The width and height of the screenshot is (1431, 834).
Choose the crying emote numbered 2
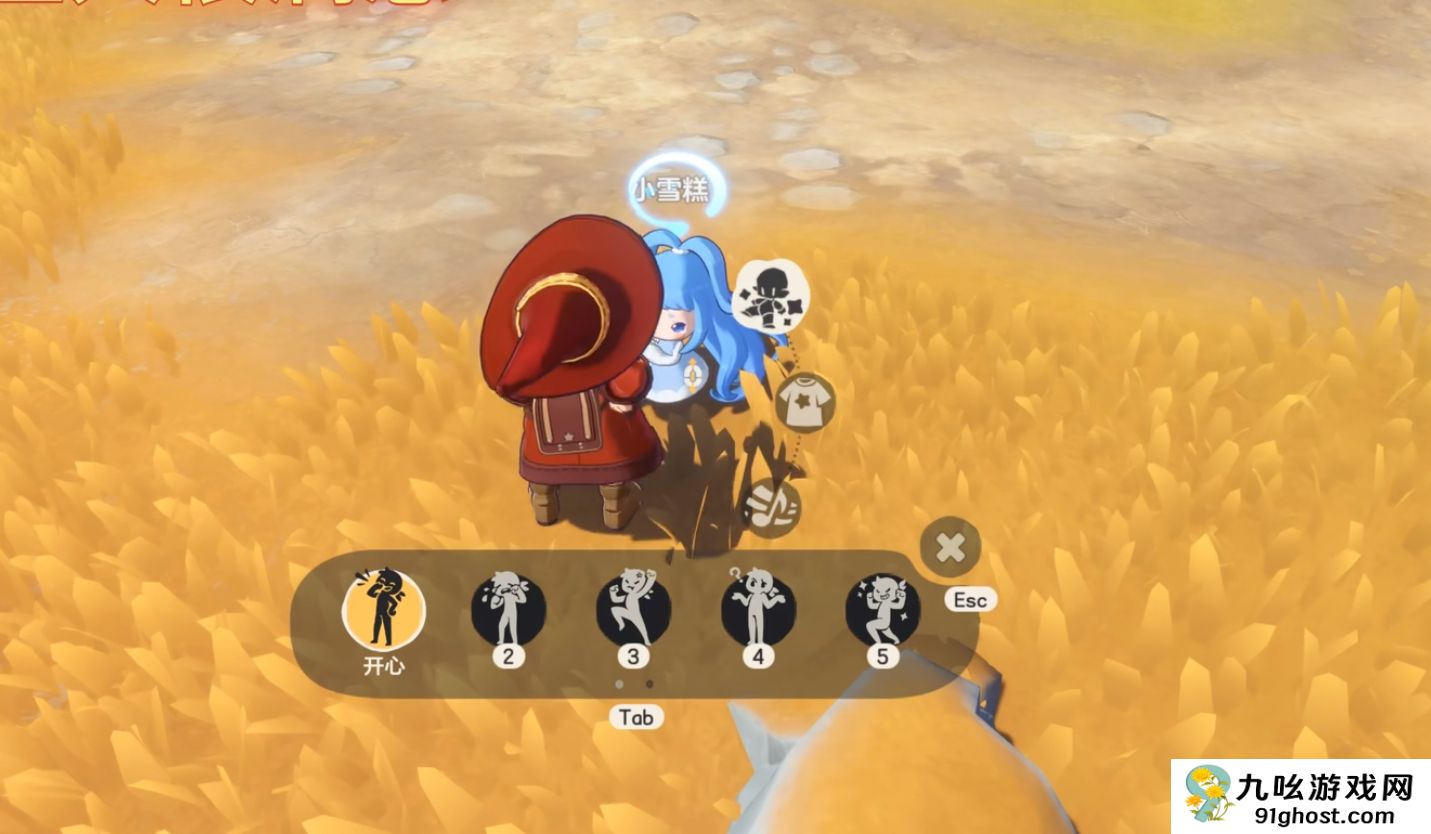click(508, 609)
